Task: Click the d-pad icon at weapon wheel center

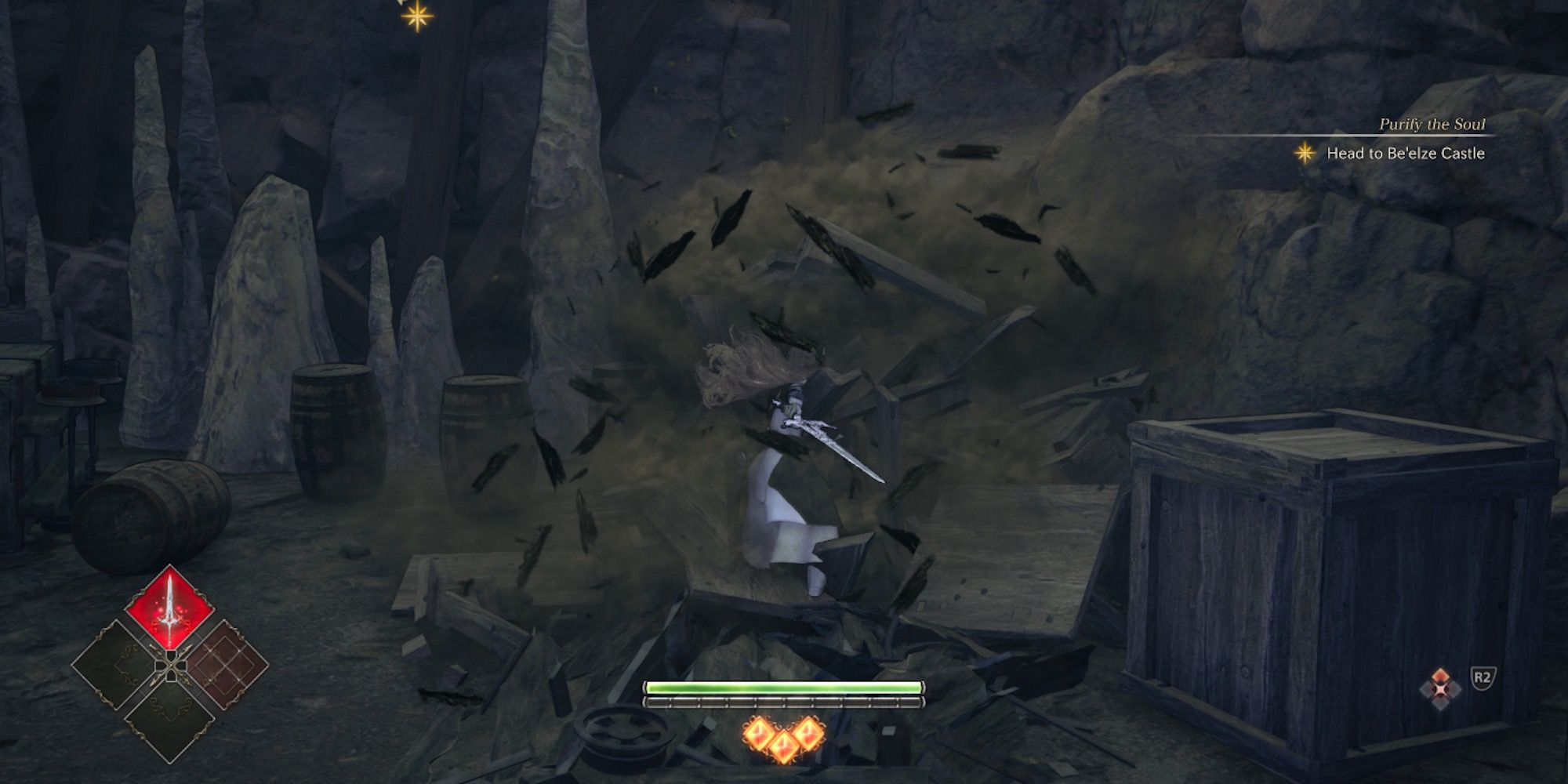Action: [171, 666]
